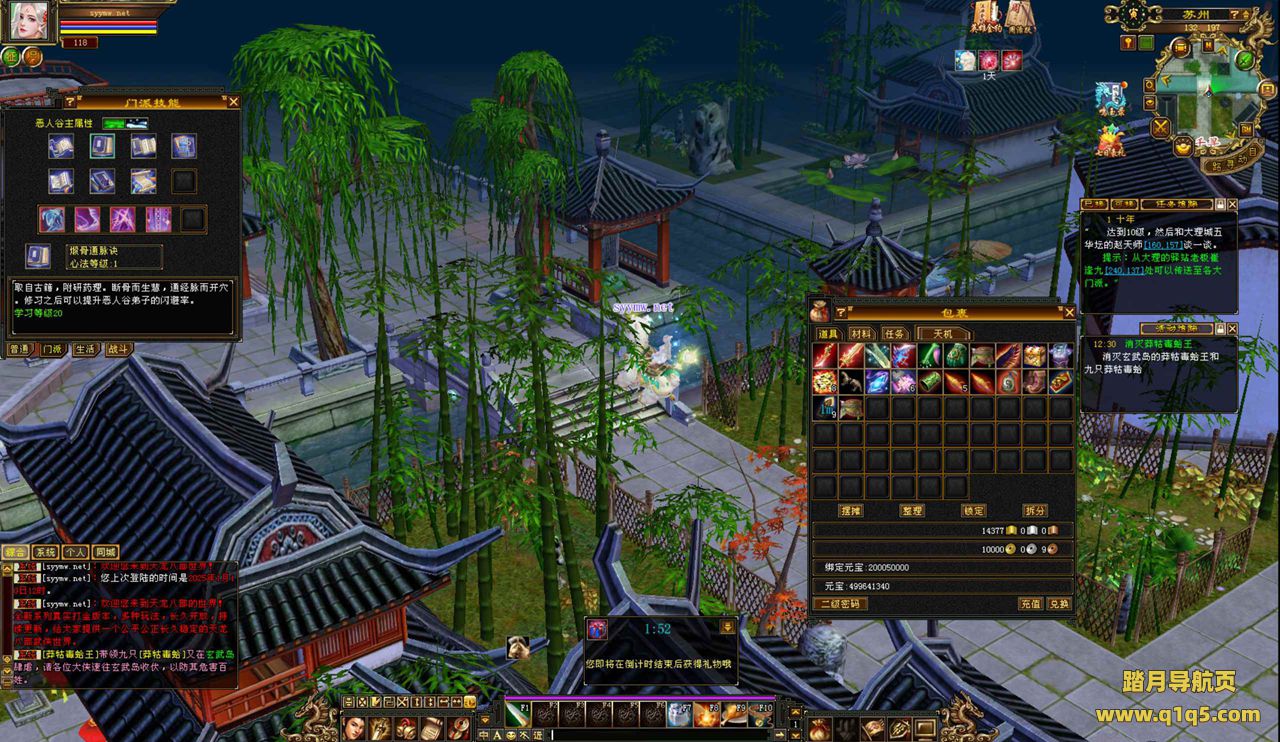Close the 门派技能 skills window

click(x=233, y=102)
